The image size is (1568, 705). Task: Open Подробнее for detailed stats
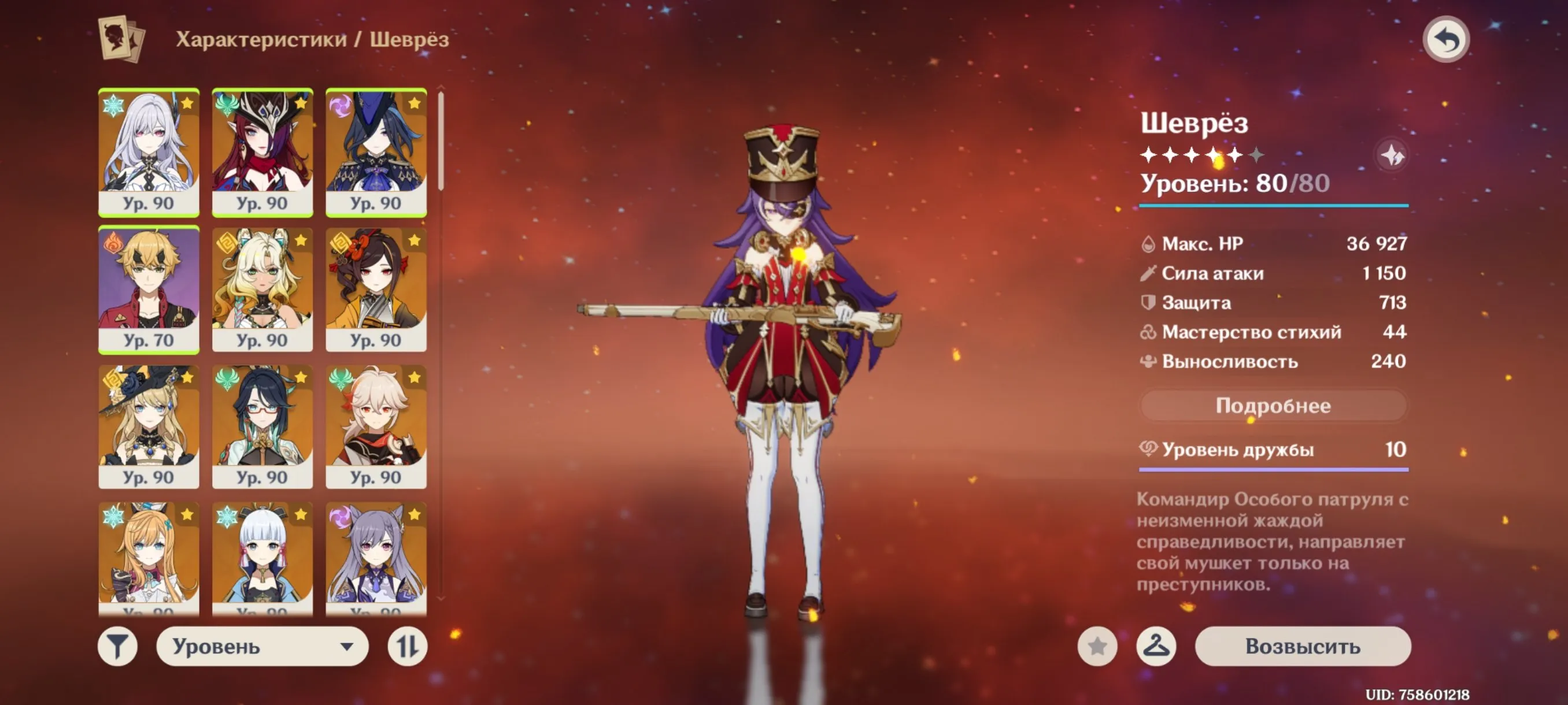pos(1272,406)
